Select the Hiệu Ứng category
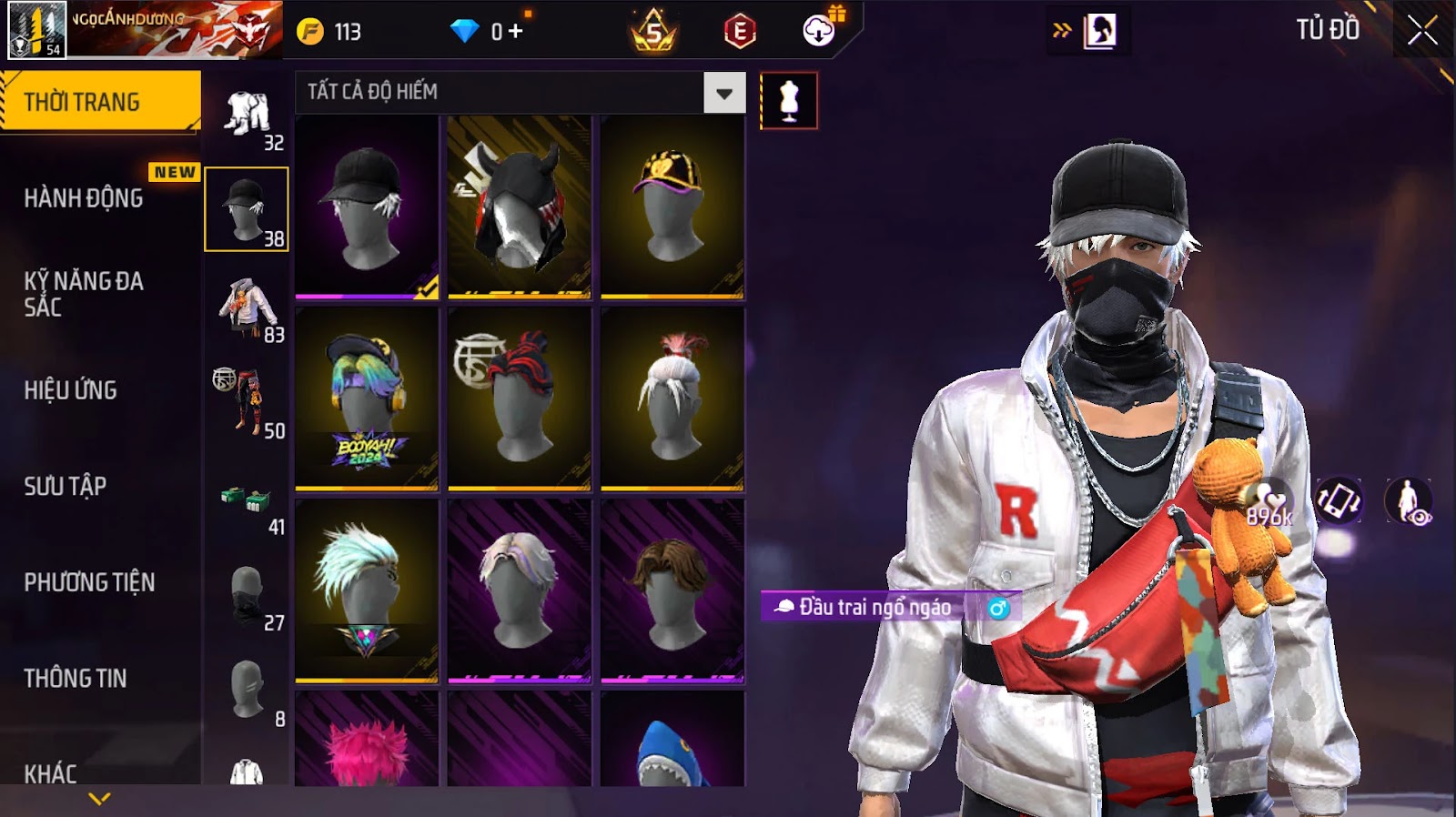The image size is (1456, 817). click(71, 390)
